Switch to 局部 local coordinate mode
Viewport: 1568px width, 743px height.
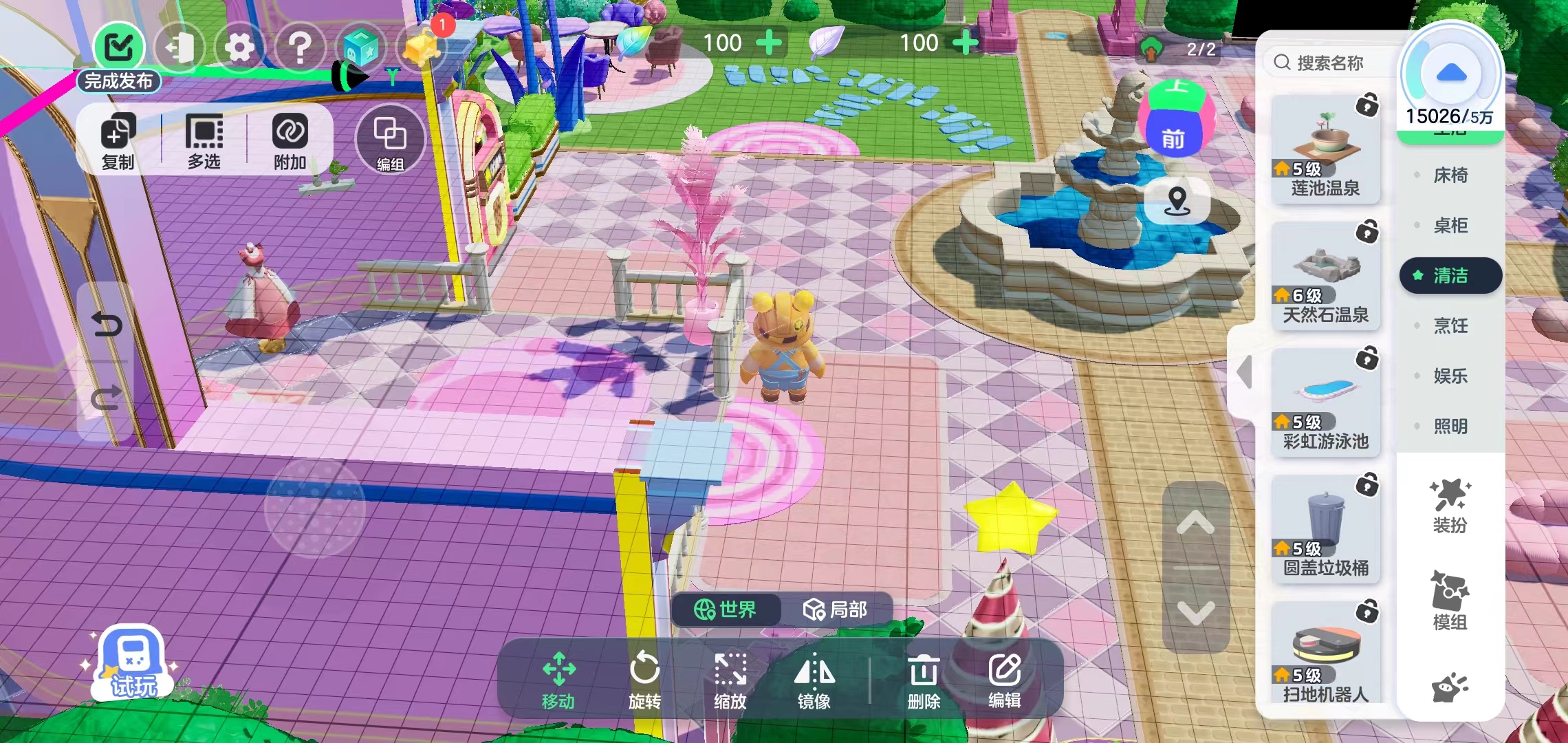pyautogui.click(x=835, y=610)
